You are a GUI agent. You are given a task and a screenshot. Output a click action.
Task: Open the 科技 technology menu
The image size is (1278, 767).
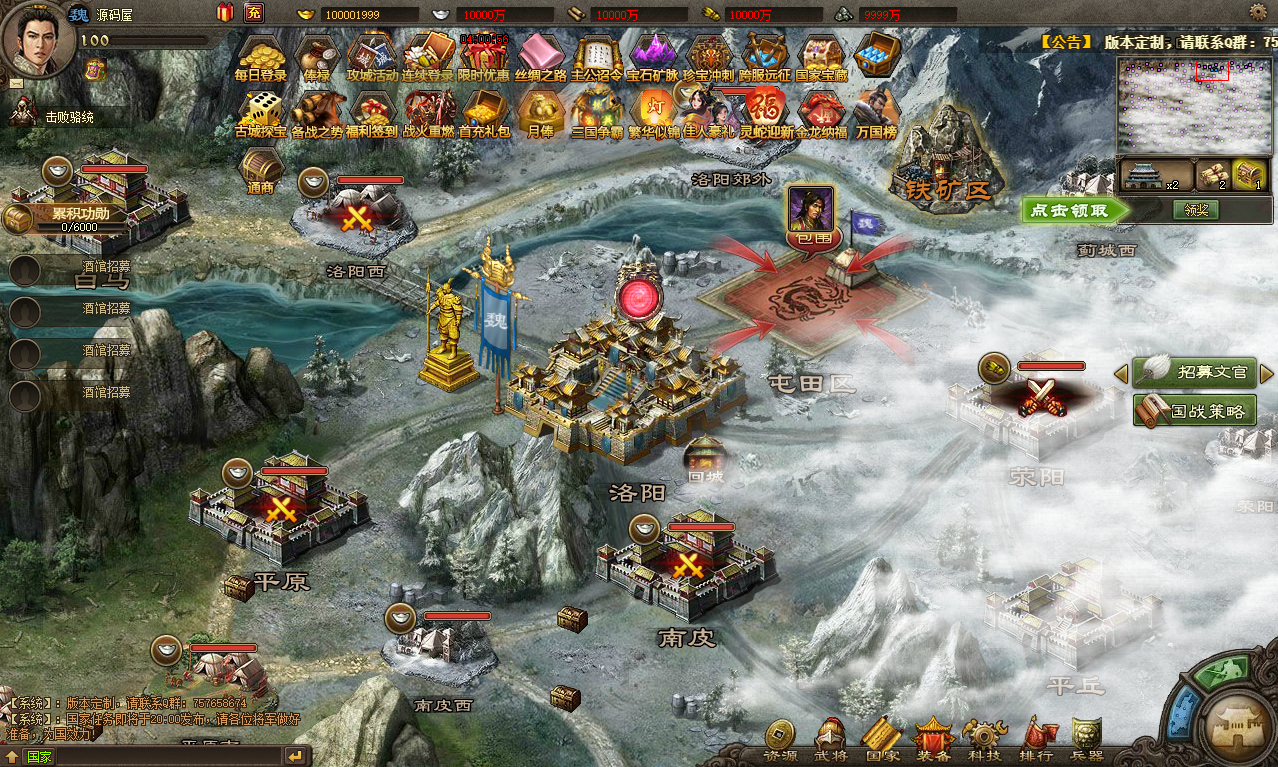[x=984, y=739]
